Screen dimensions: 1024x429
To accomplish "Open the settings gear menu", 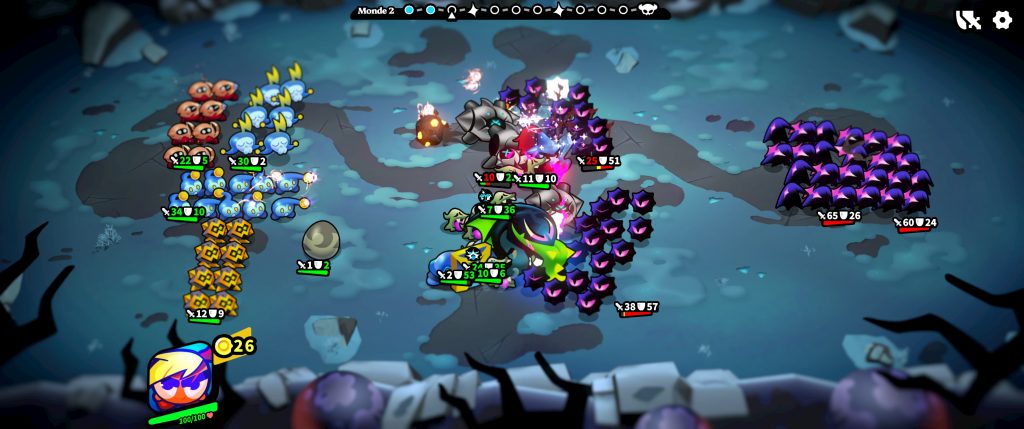I will [x=1002, y=20].
